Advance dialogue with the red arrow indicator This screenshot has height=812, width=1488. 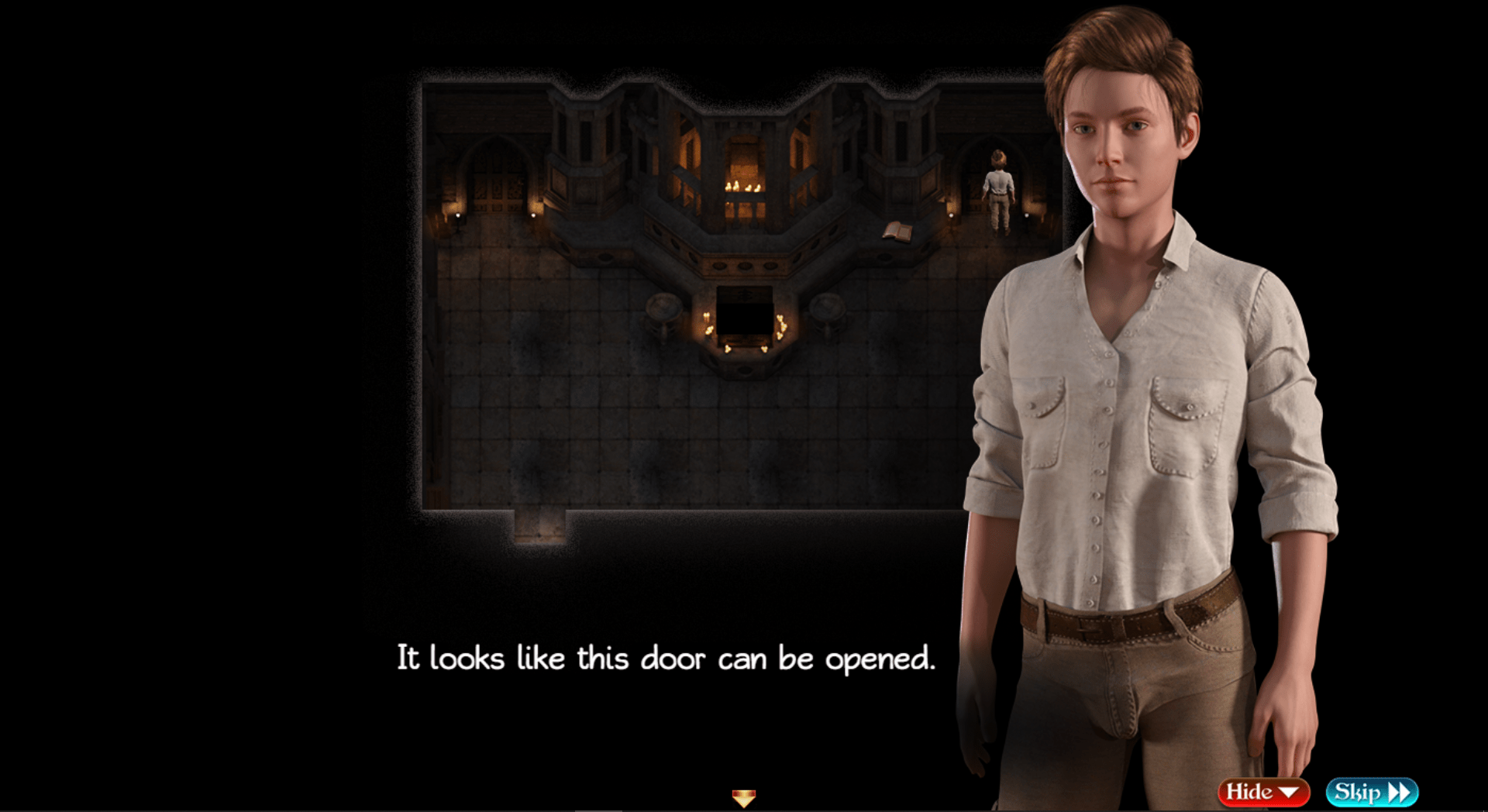743,797
